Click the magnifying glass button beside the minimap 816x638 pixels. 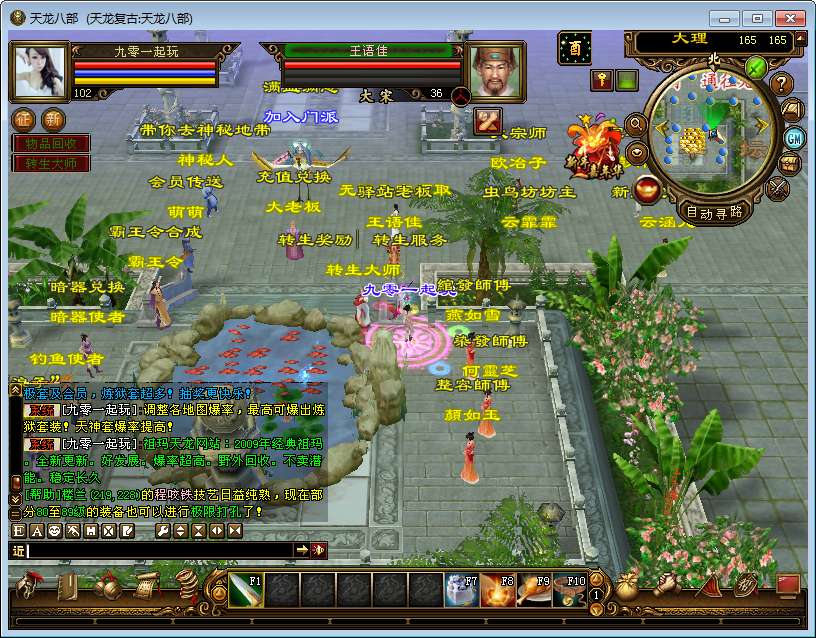tap(634, 124)
